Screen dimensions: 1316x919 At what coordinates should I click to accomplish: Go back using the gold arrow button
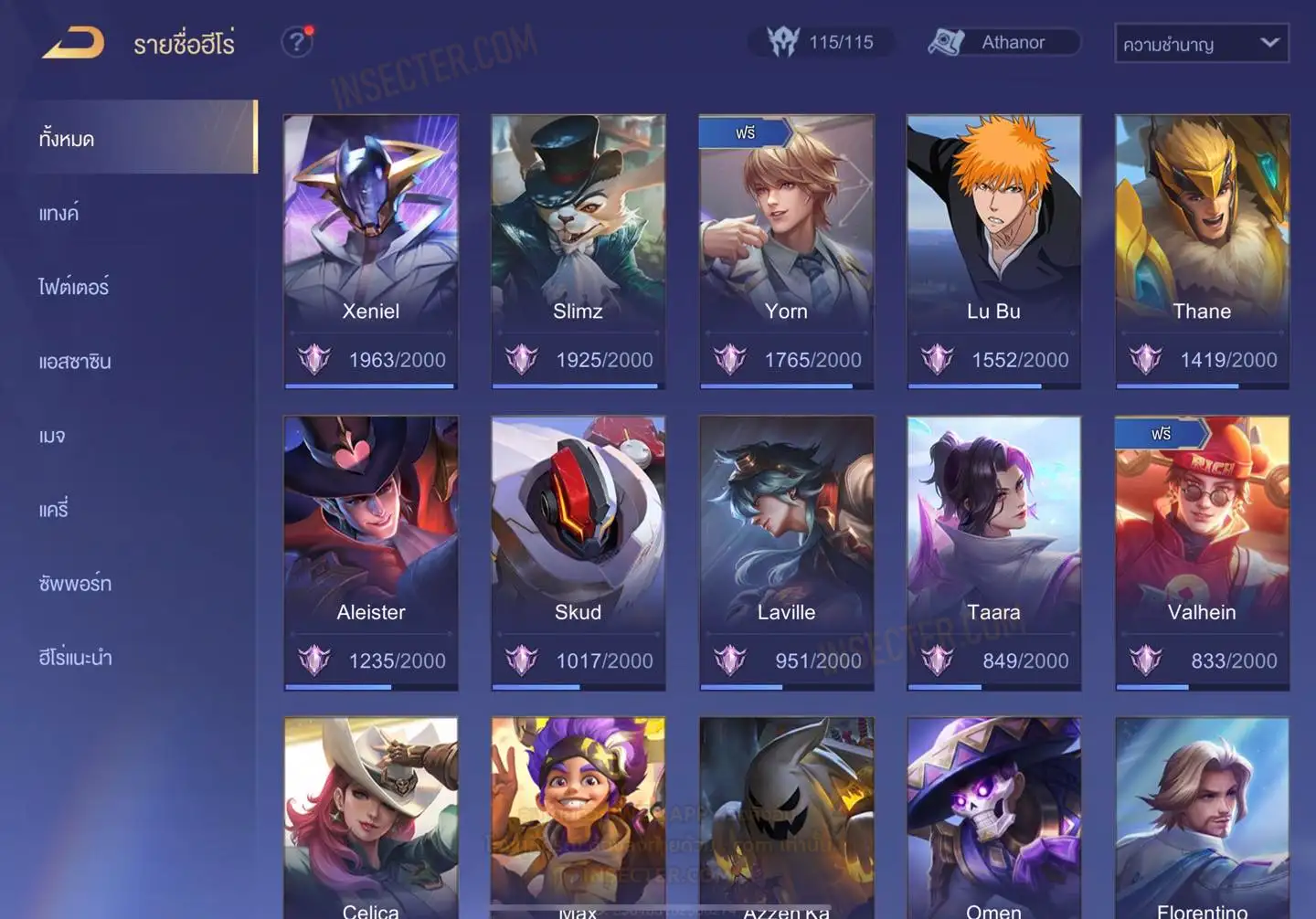74,43
